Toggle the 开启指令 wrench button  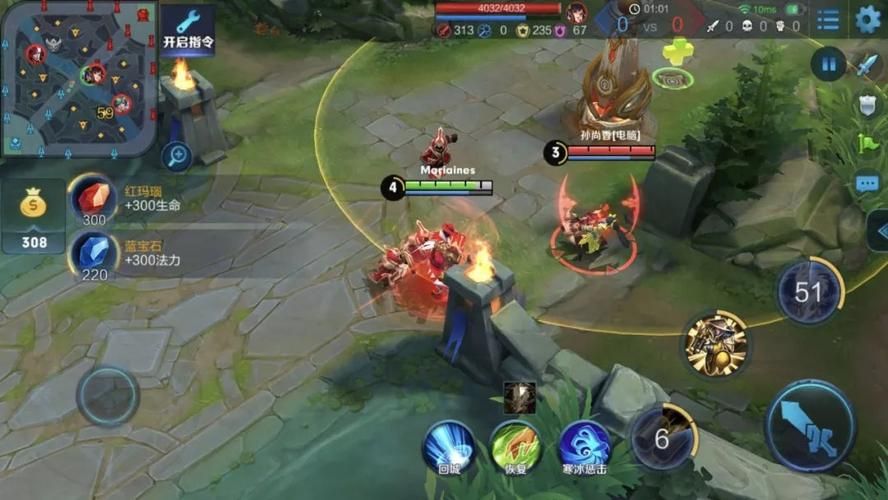[x=188, y=28]
